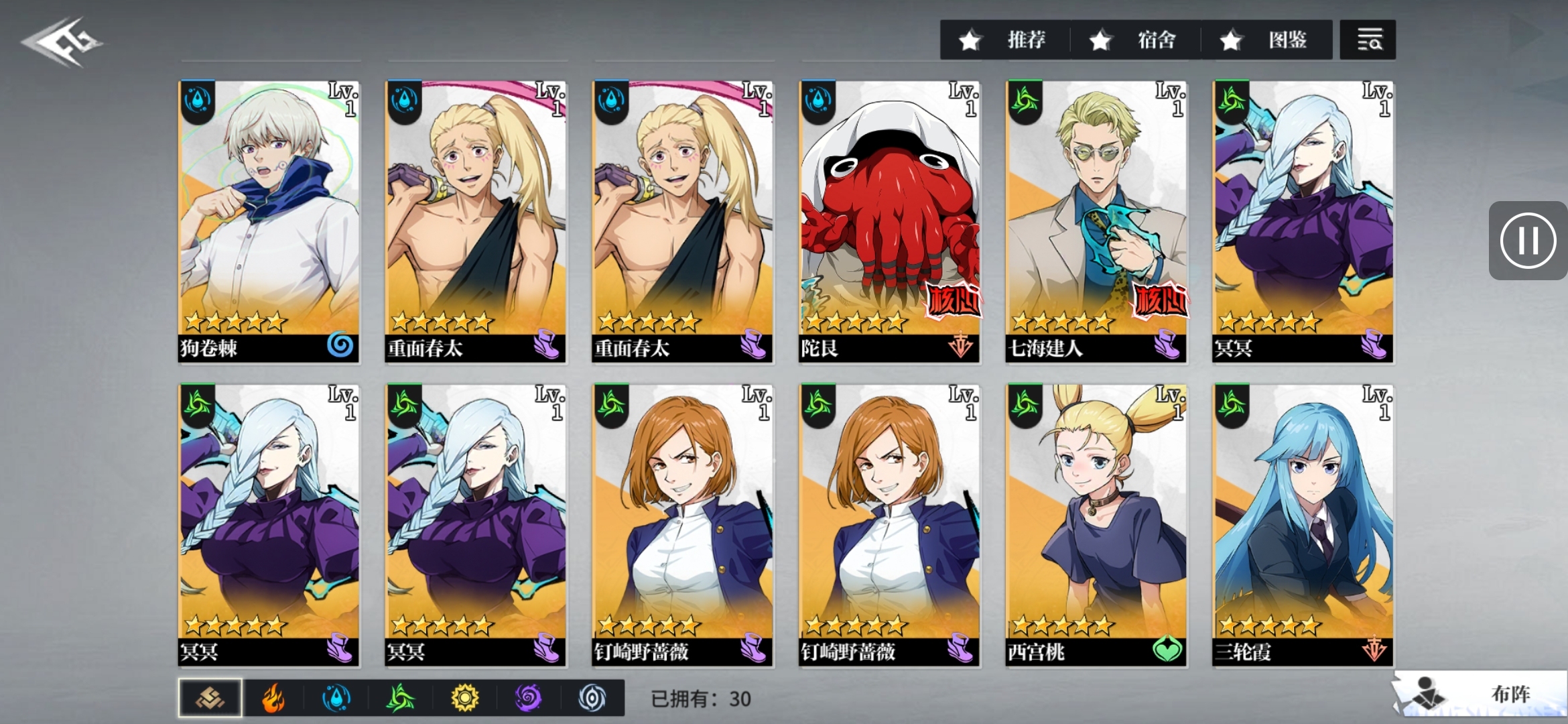Open the 图鉴 encyclopedia

click(x=1266, y=40)
